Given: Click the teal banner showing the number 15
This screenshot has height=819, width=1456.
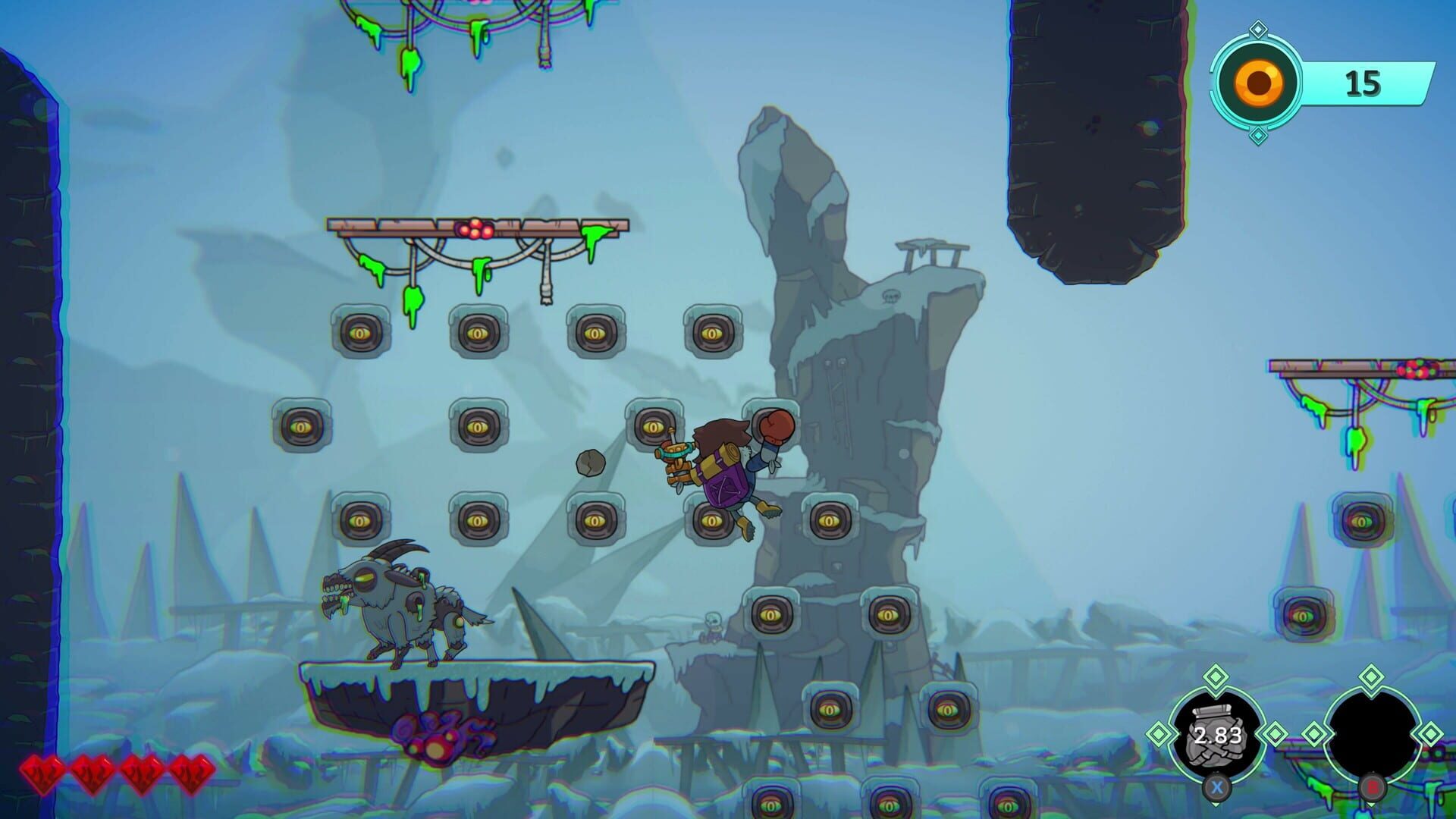Looking at the screenshot, I should pos(1365,83).
